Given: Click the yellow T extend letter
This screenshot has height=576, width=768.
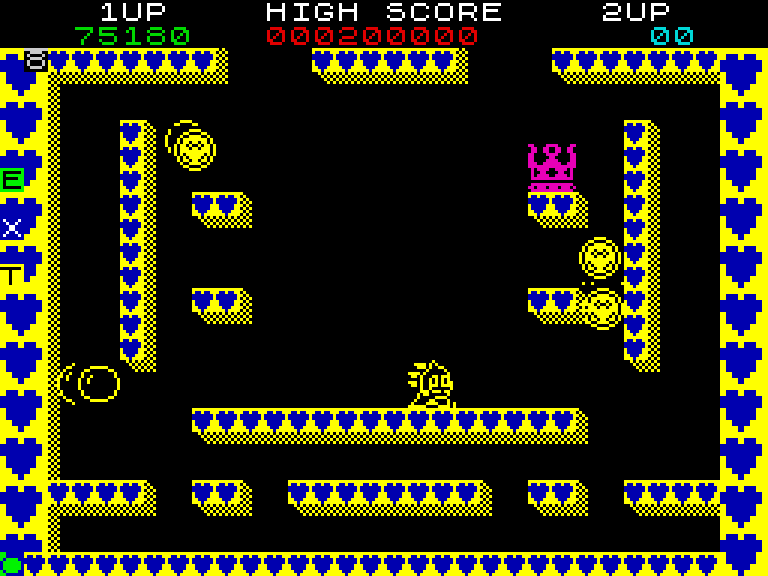Looking at the screenshot, I should pyautogui.click(x=12, y=275).
